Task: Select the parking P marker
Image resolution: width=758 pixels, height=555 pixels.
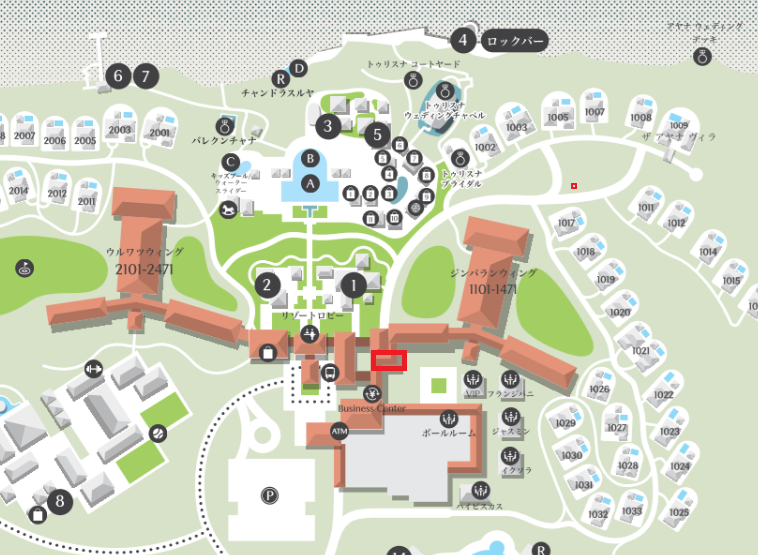Action: (270, 495)
